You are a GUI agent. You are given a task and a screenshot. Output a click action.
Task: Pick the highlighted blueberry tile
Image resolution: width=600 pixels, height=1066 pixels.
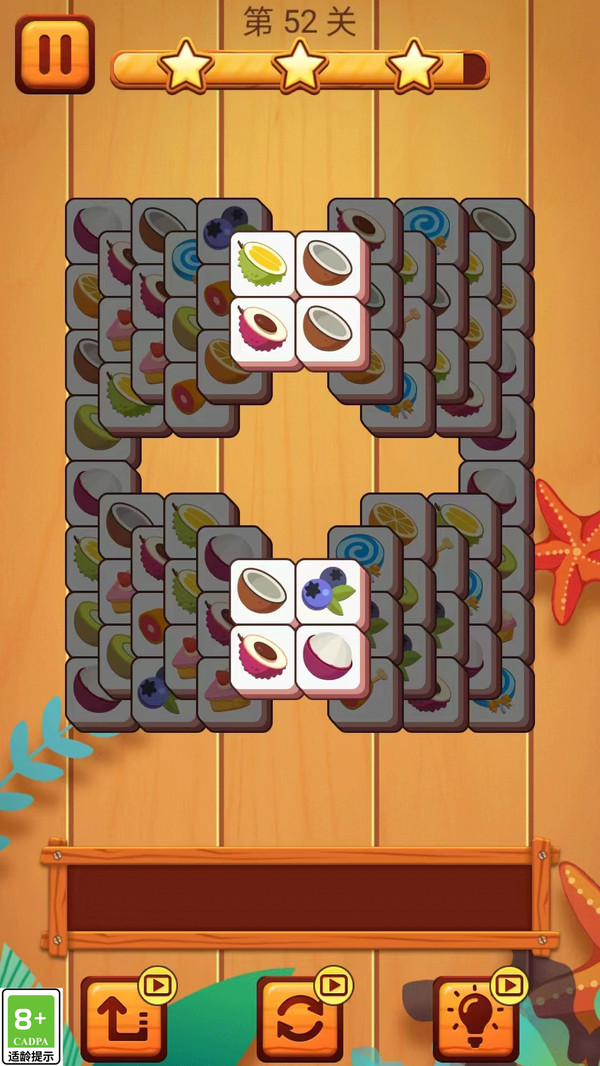pos(328,591)
